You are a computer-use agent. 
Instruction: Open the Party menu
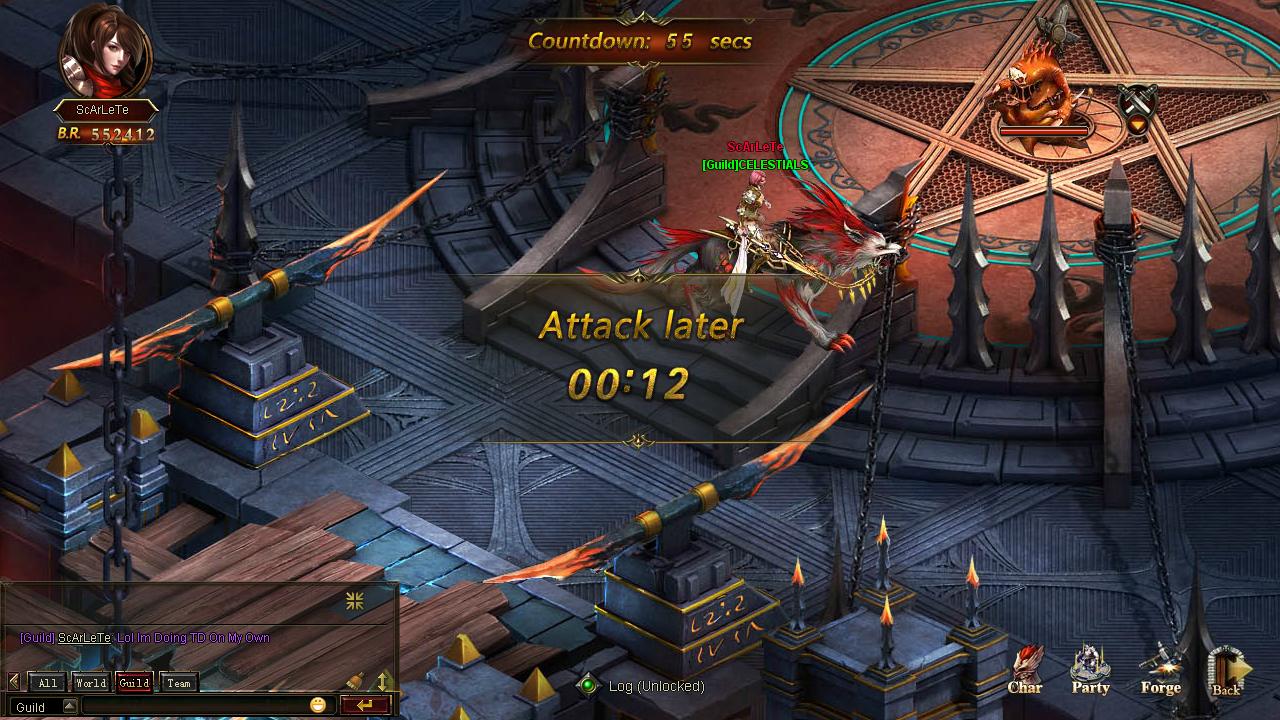[x=1090, y=669]
